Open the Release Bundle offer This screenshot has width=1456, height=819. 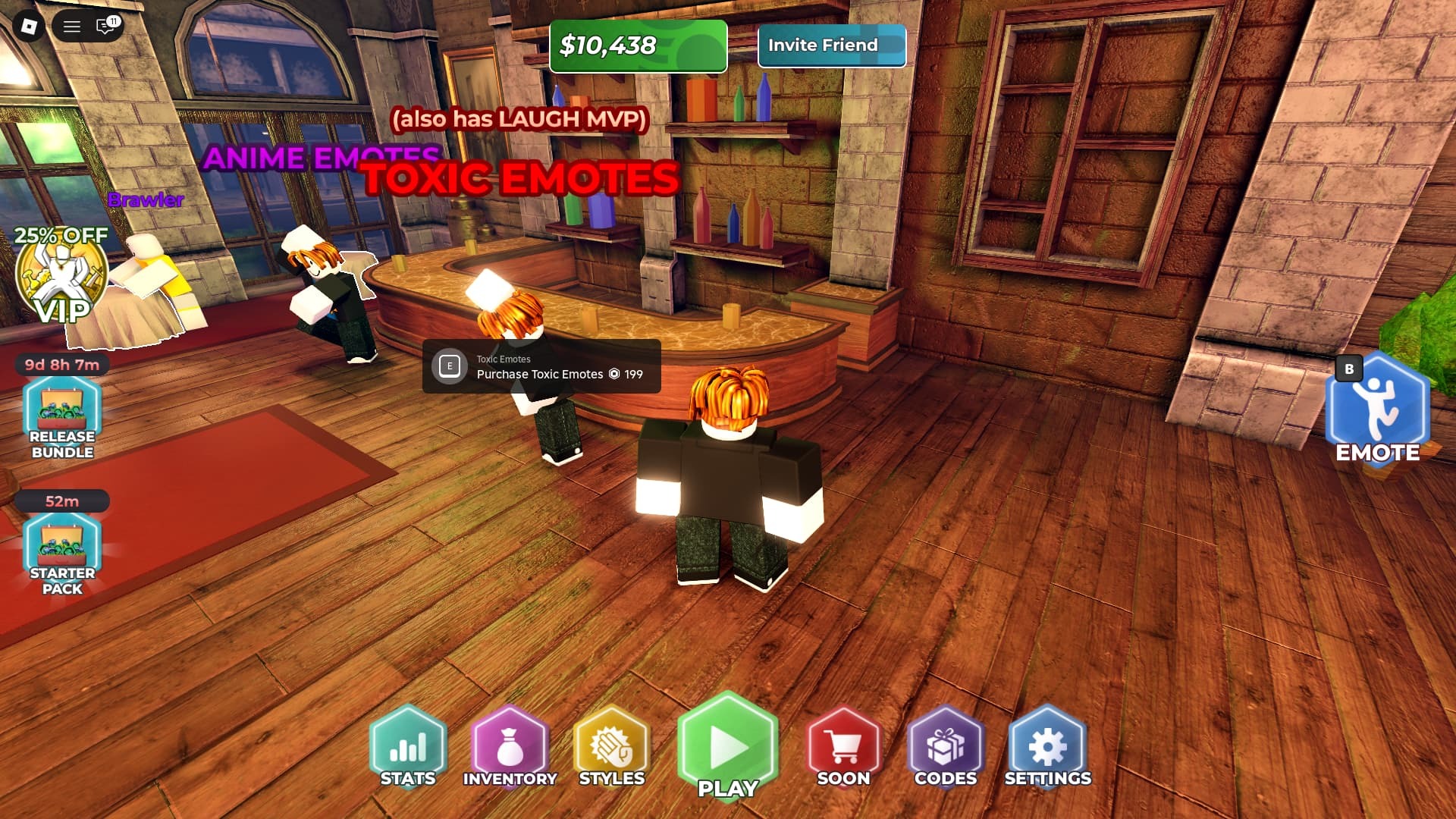coord(62,419)
